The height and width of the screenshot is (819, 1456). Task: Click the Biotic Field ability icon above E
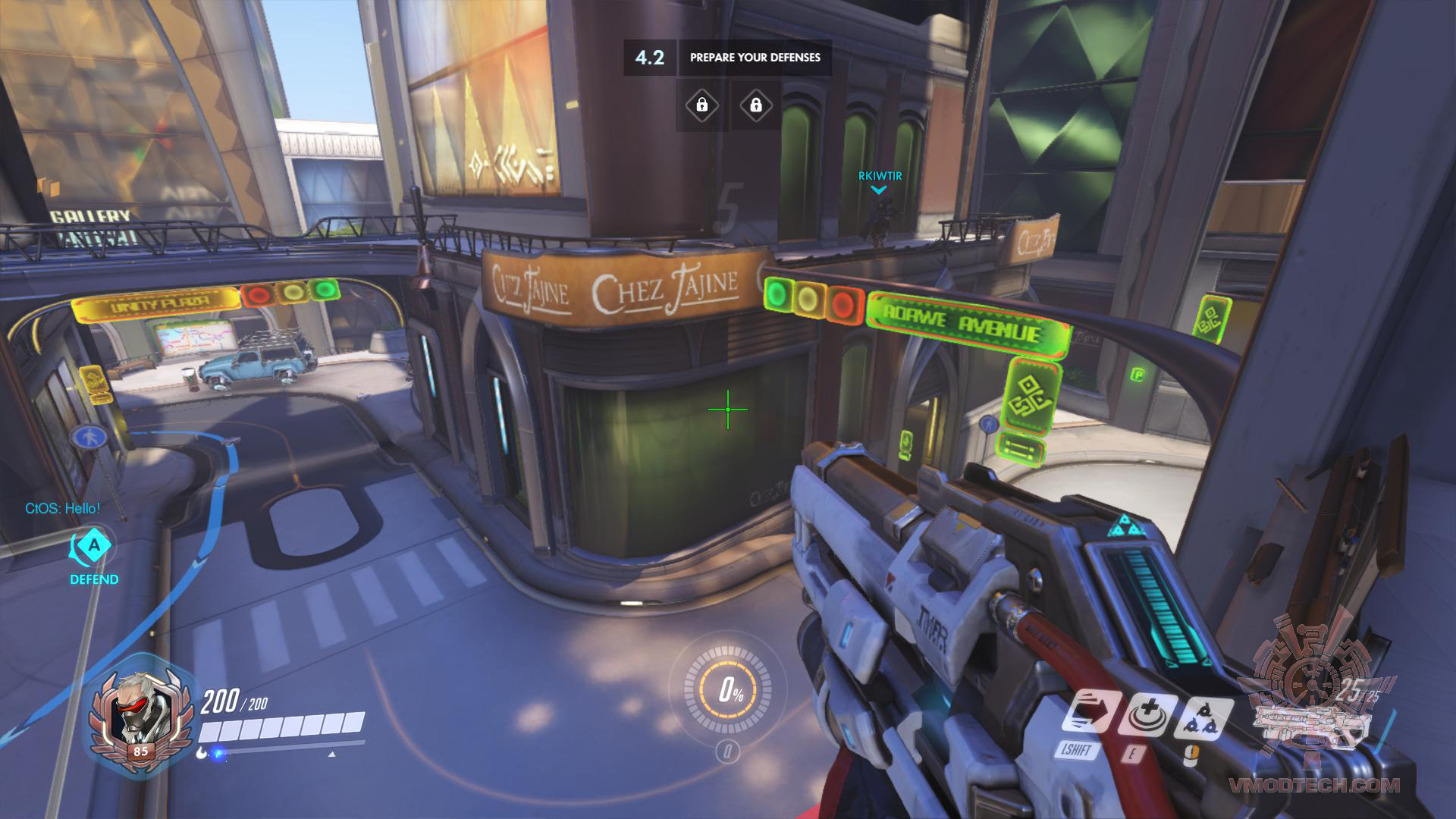(1148, 714)
